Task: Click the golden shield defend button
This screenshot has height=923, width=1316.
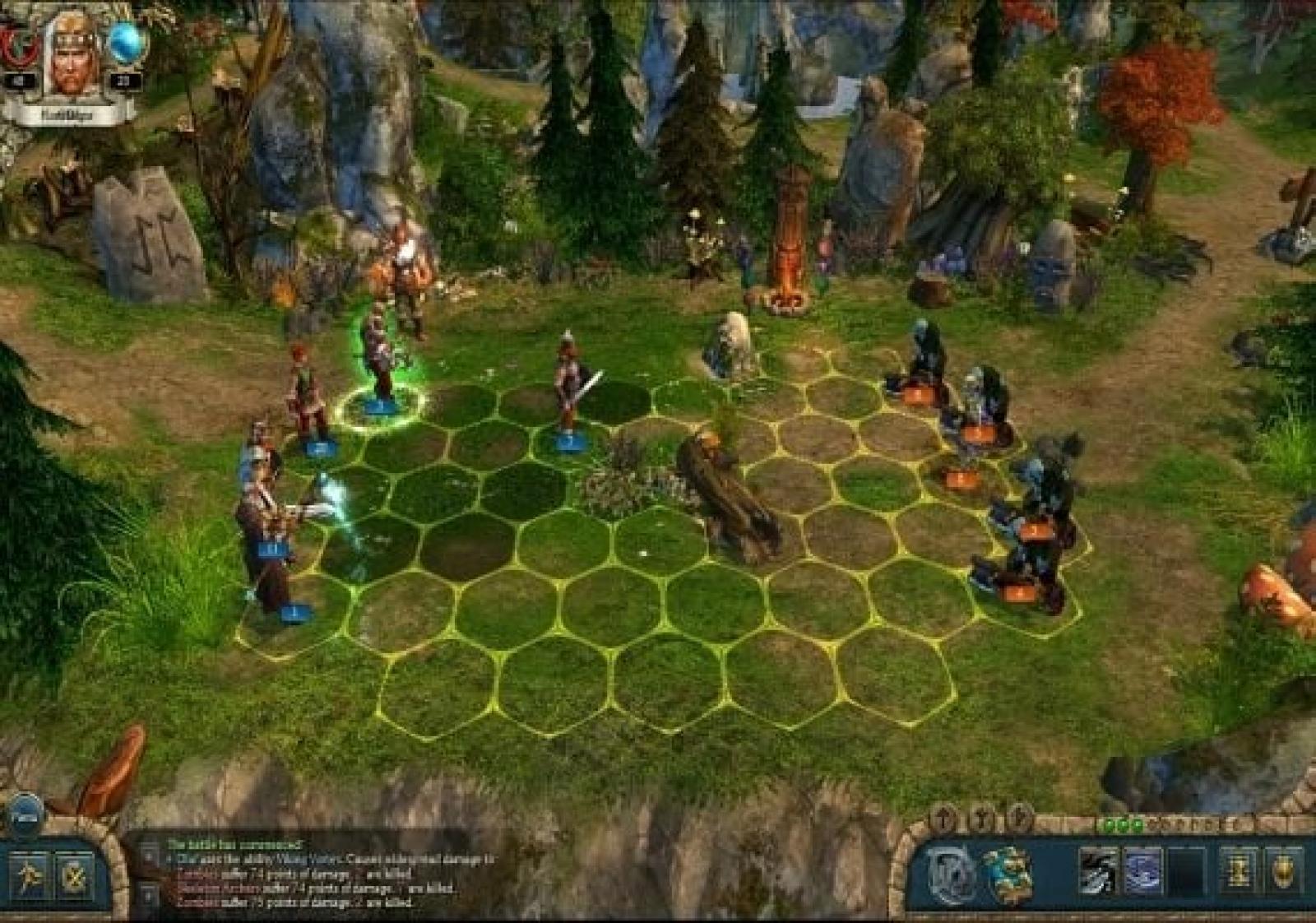Action: (x=1283, y=872)
